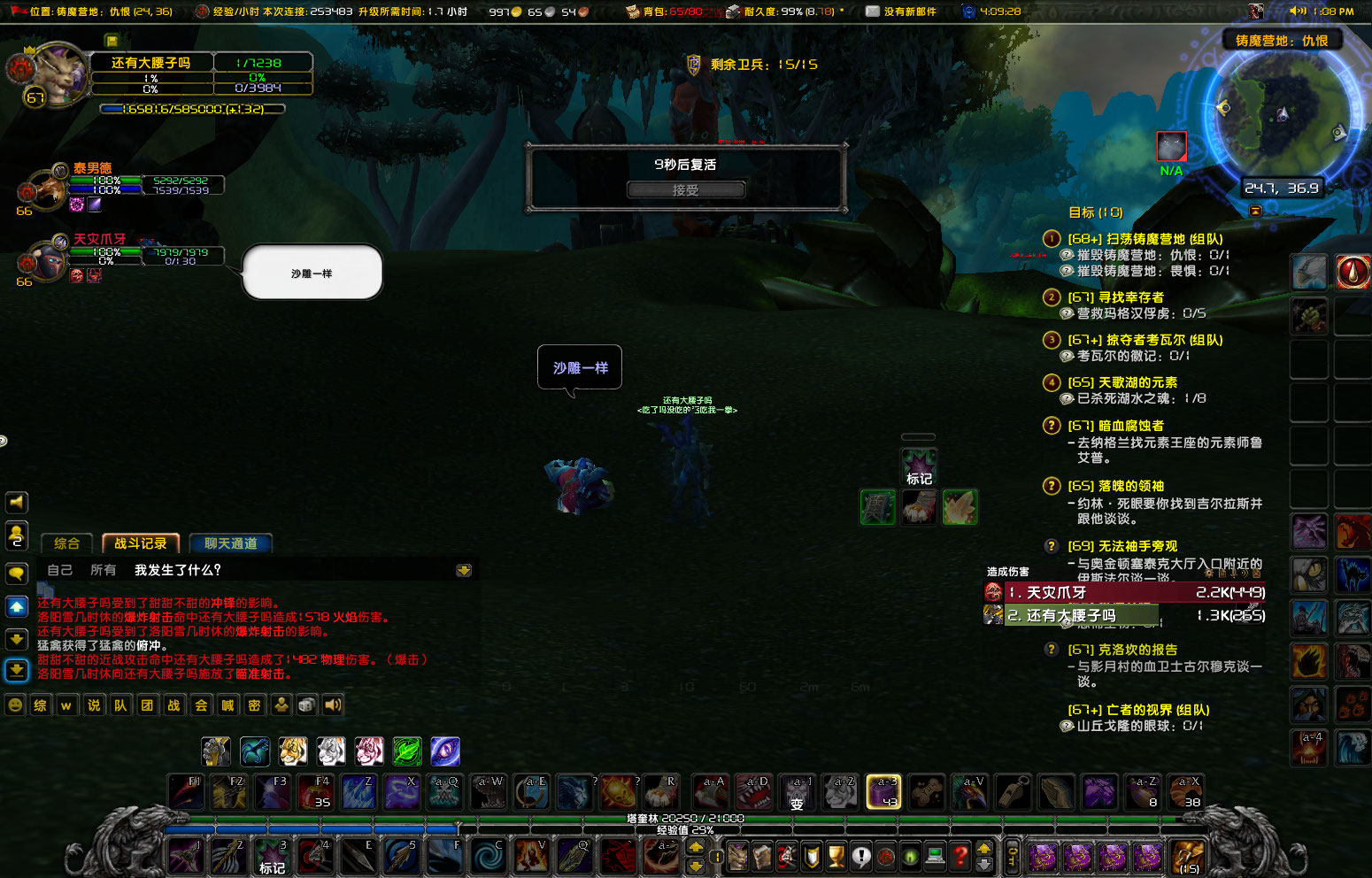This screenshot has width=1372, height=878.
Task: Click the 接受 resurrection accept button
Action: click(685, 189)
